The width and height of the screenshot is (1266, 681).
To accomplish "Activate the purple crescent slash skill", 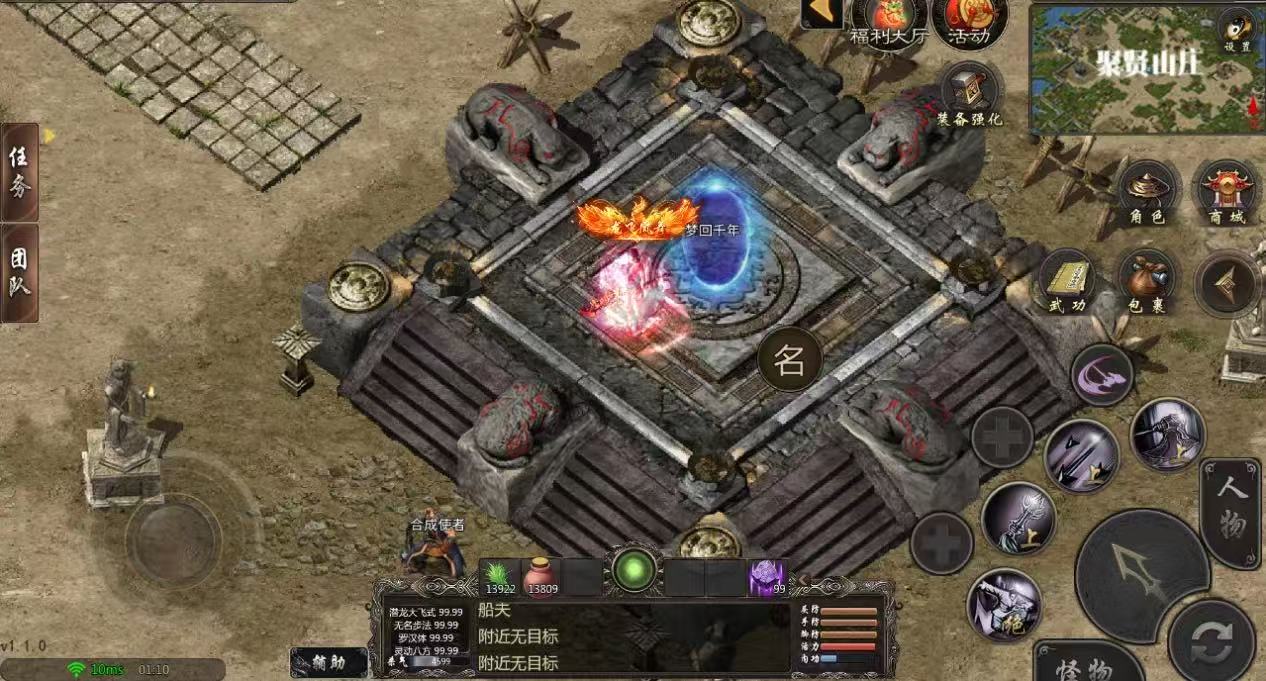I will (1102, 374).
